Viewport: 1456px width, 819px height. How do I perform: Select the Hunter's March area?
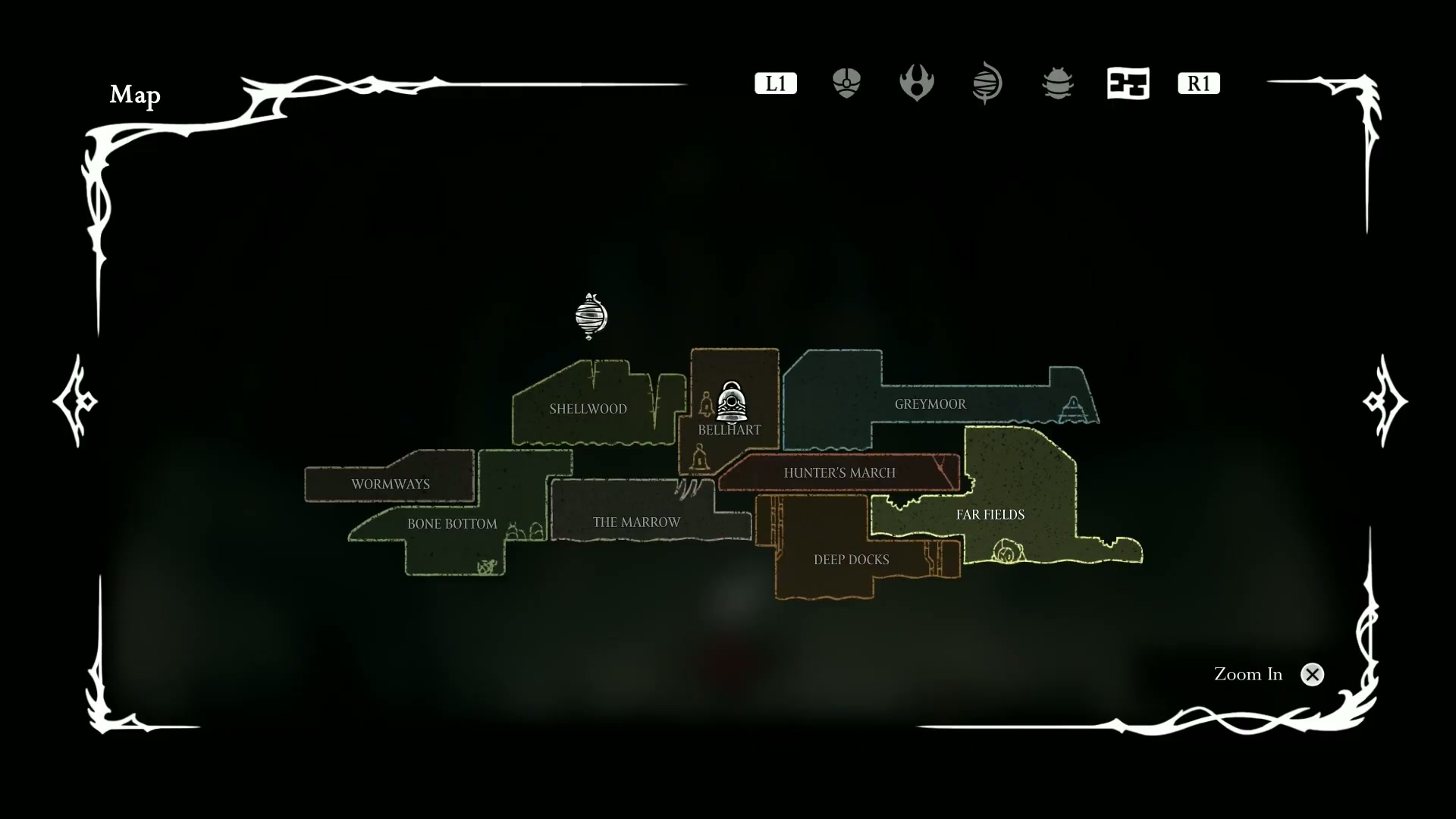click(x=839, y=472)
